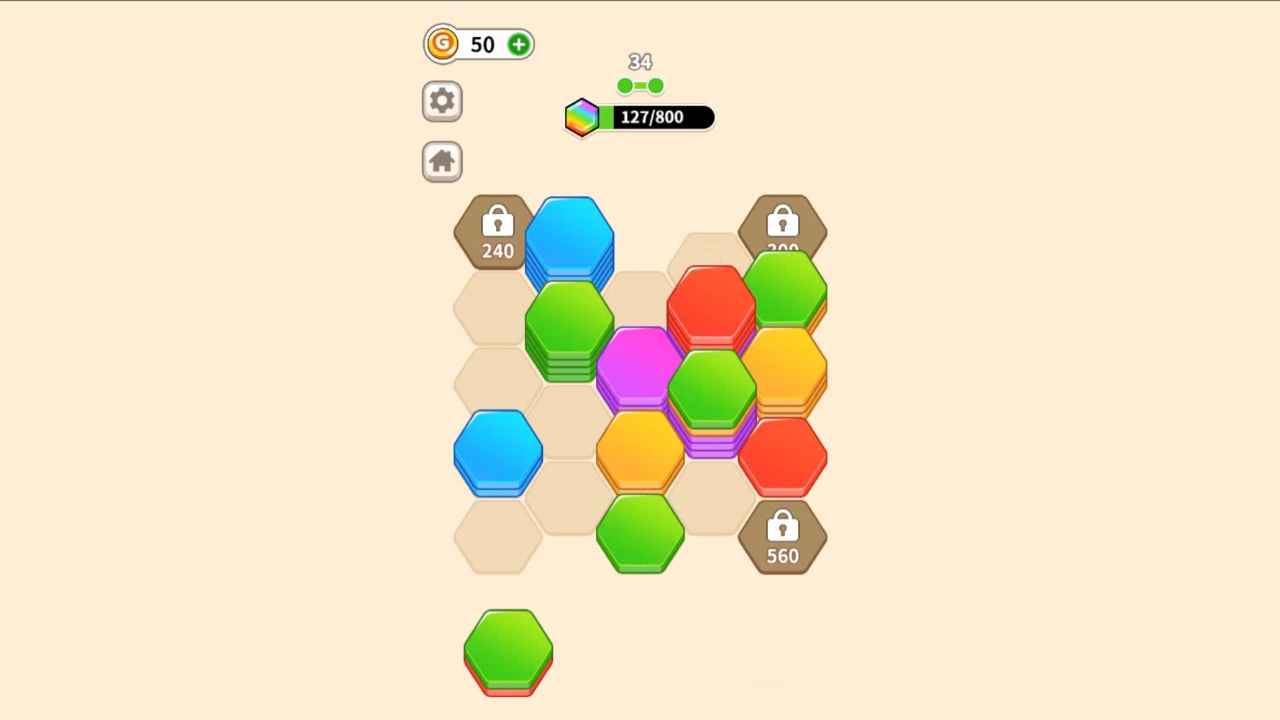Tap the rainbow hexagon icon on the progress bar
Screen dimensions: 1280x720
pyautogui.click(x=582, y=117)
